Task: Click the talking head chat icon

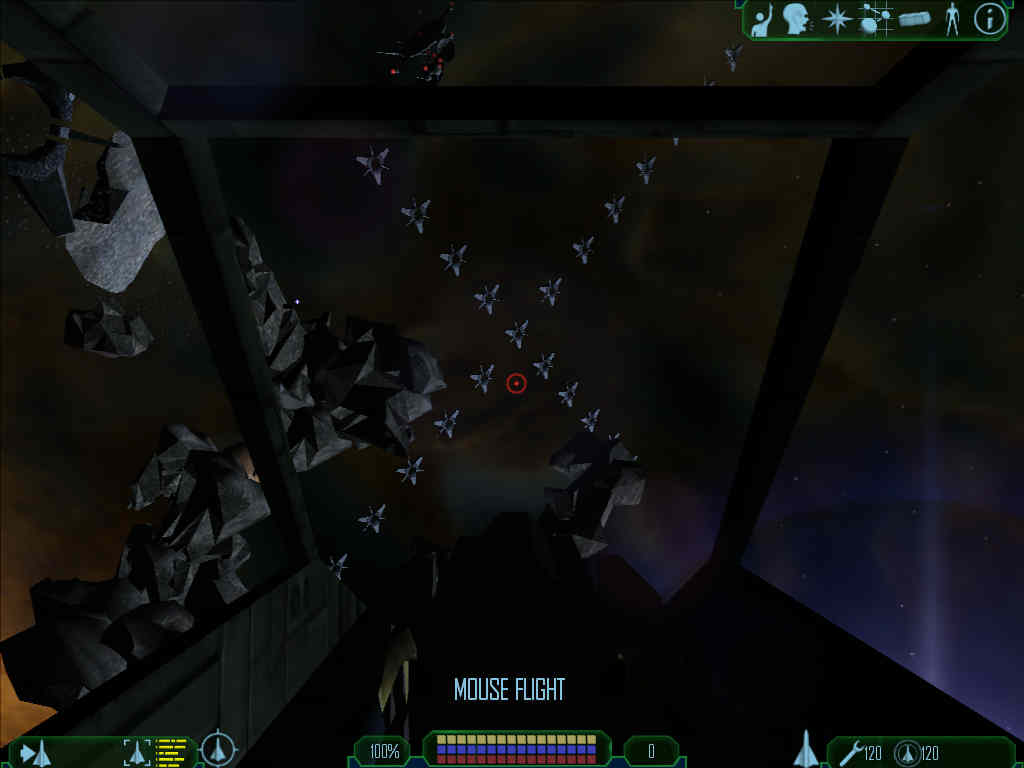Action: tap(796, 19)
